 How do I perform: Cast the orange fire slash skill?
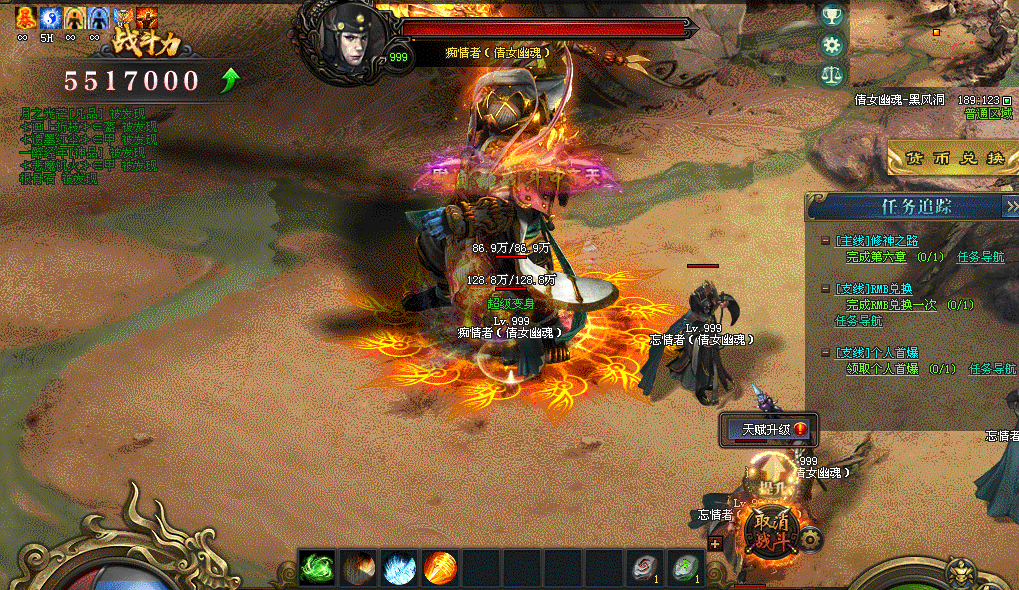point(441,568)
